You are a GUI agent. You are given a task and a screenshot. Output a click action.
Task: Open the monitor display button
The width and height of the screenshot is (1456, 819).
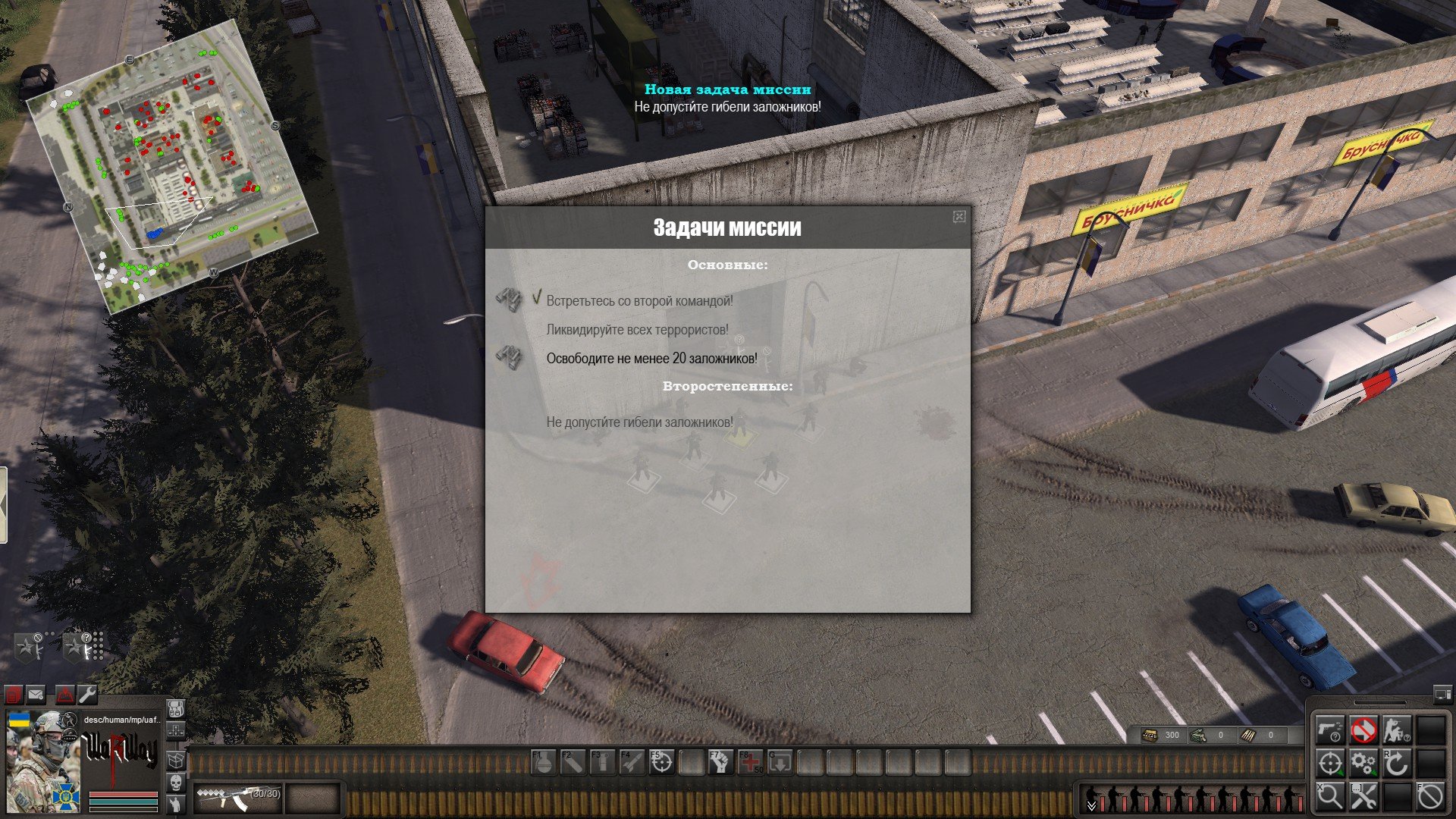tap(1442, 694)
